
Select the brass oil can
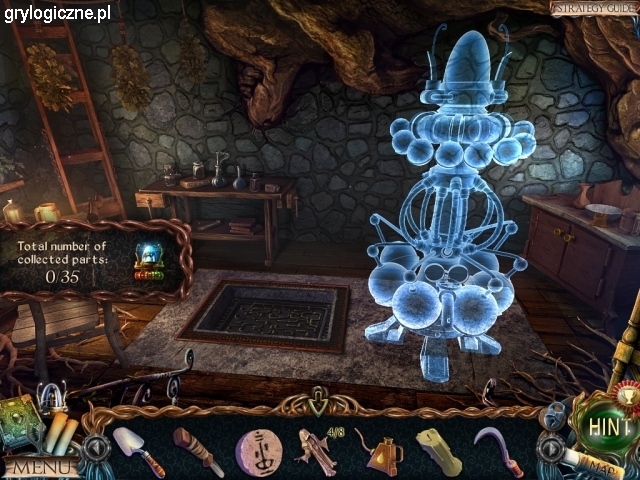[x=382, y=454]
